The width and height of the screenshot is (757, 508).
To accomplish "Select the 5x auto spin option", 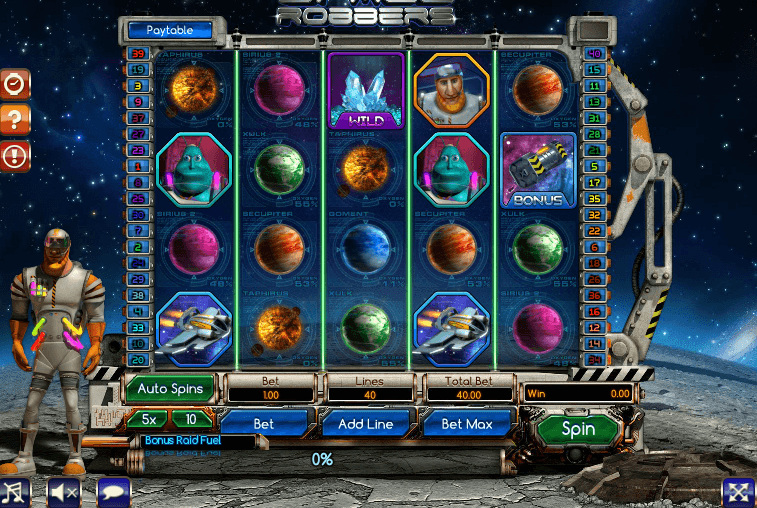I will click(147, 419).
